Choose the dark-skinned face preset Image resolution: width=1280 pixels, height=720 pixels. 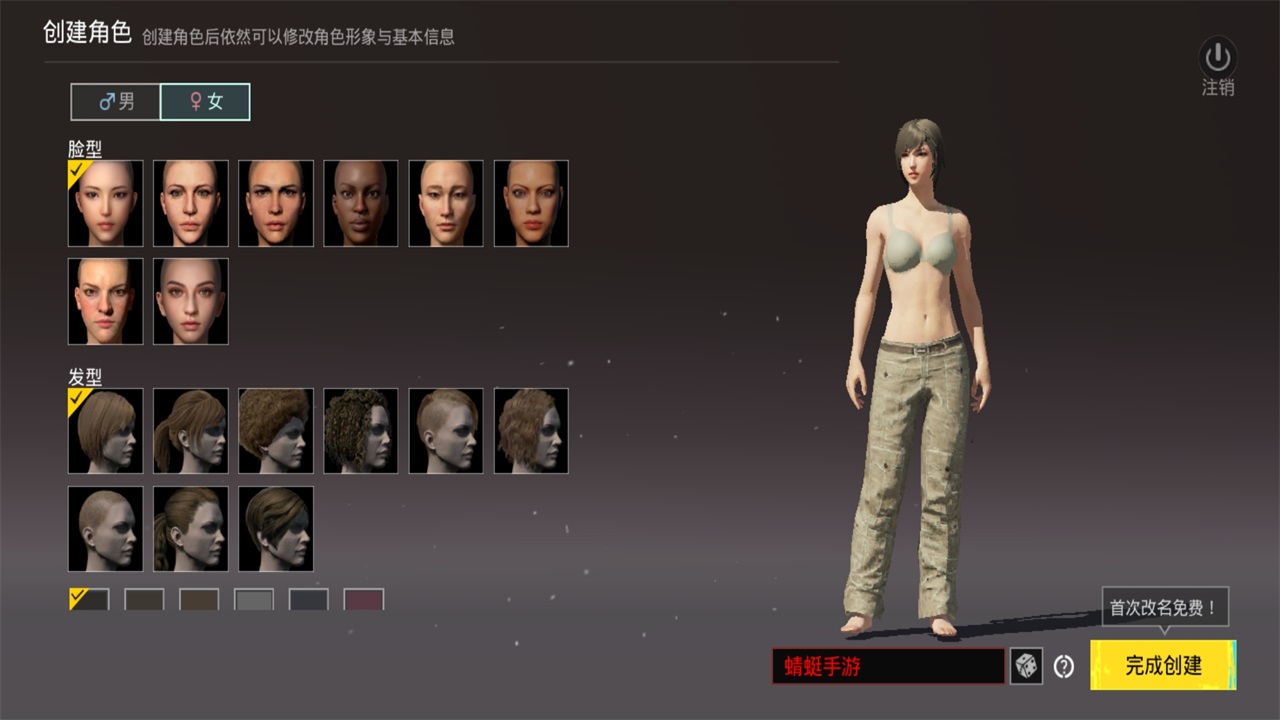coord(361,203)
